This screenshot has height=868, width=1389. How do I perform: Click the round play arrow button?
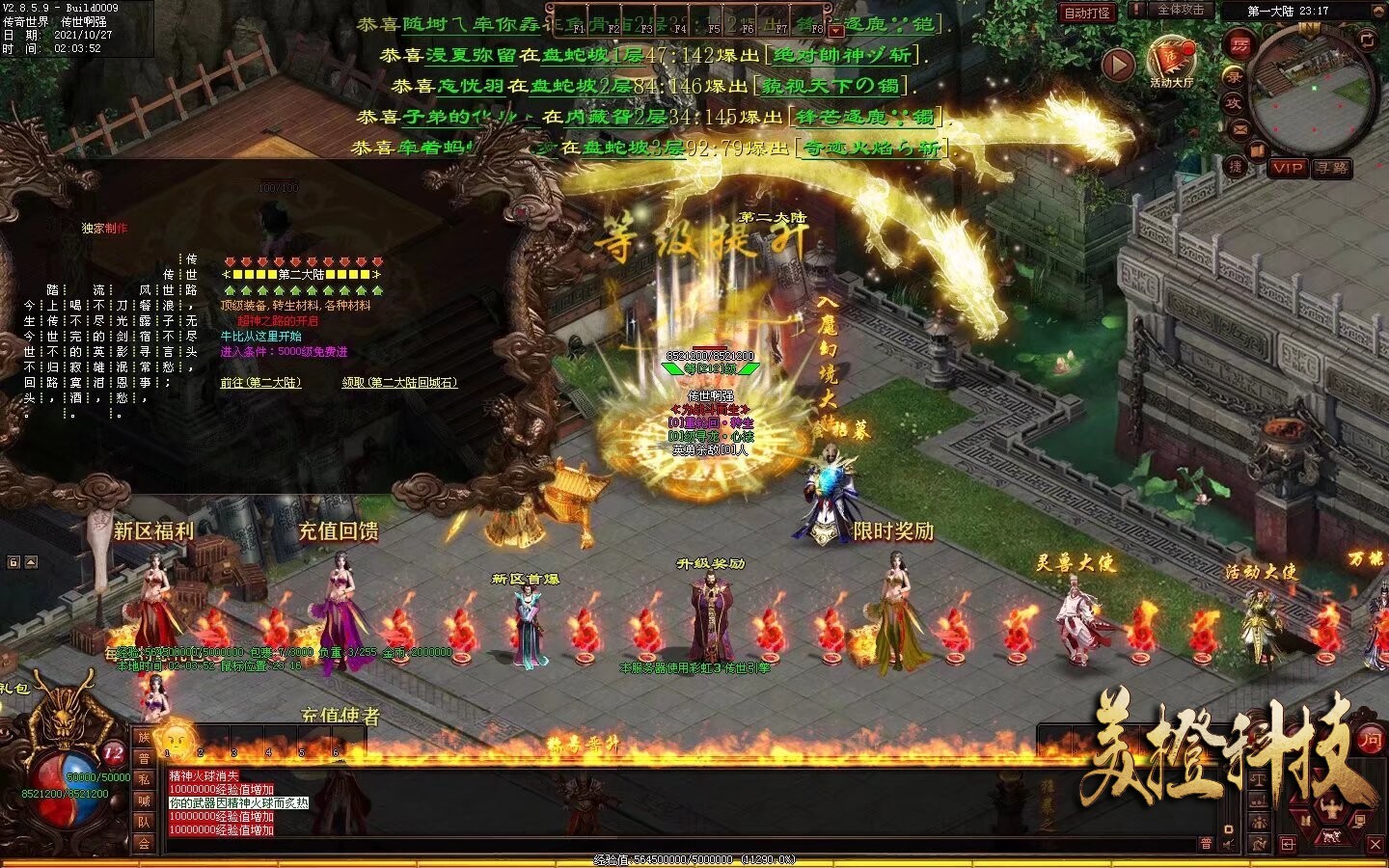[1118, 65]
